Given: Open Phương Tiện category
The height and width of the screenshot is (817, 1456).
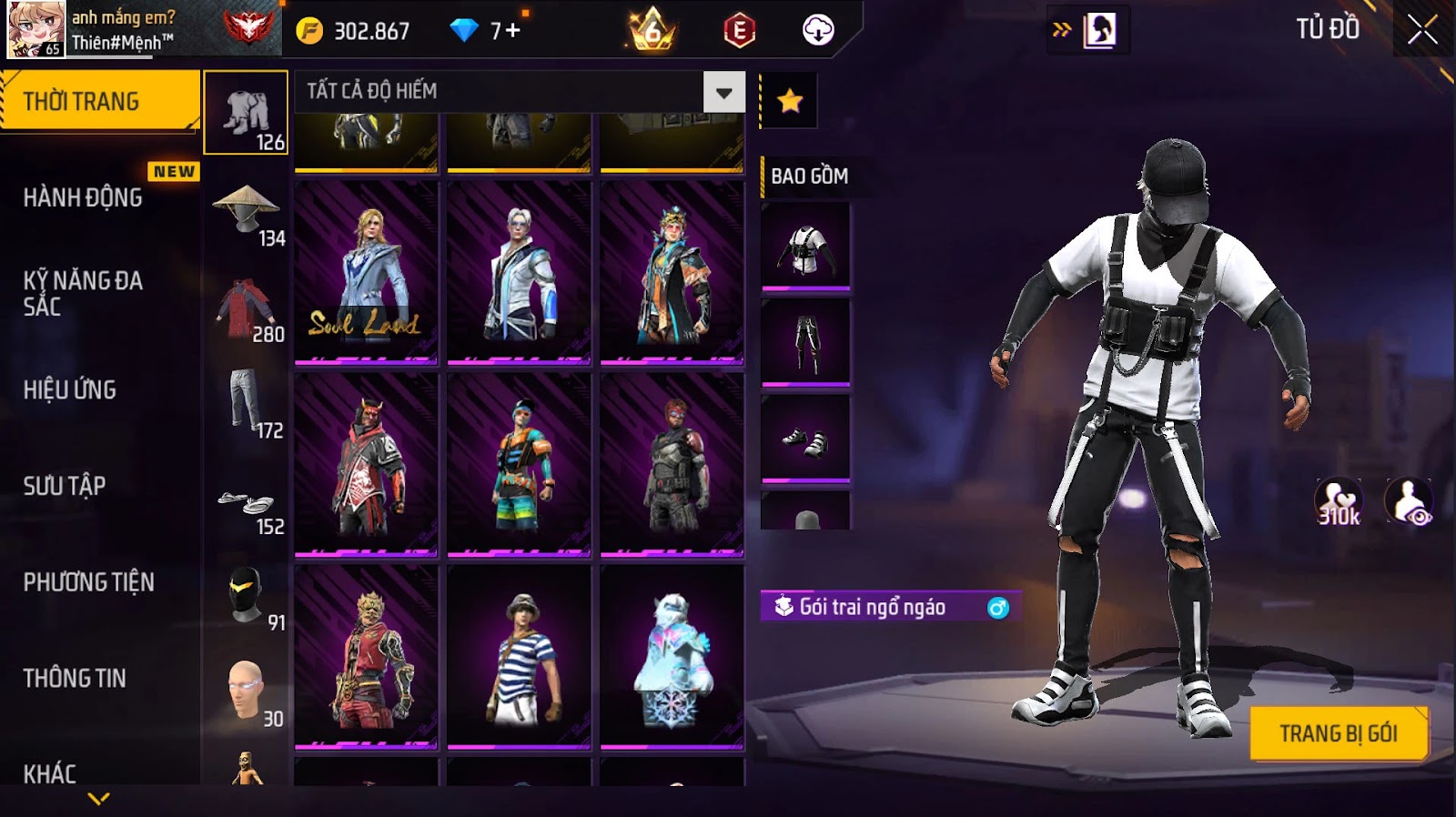Looking at the screenshot, I should (88, 582).
